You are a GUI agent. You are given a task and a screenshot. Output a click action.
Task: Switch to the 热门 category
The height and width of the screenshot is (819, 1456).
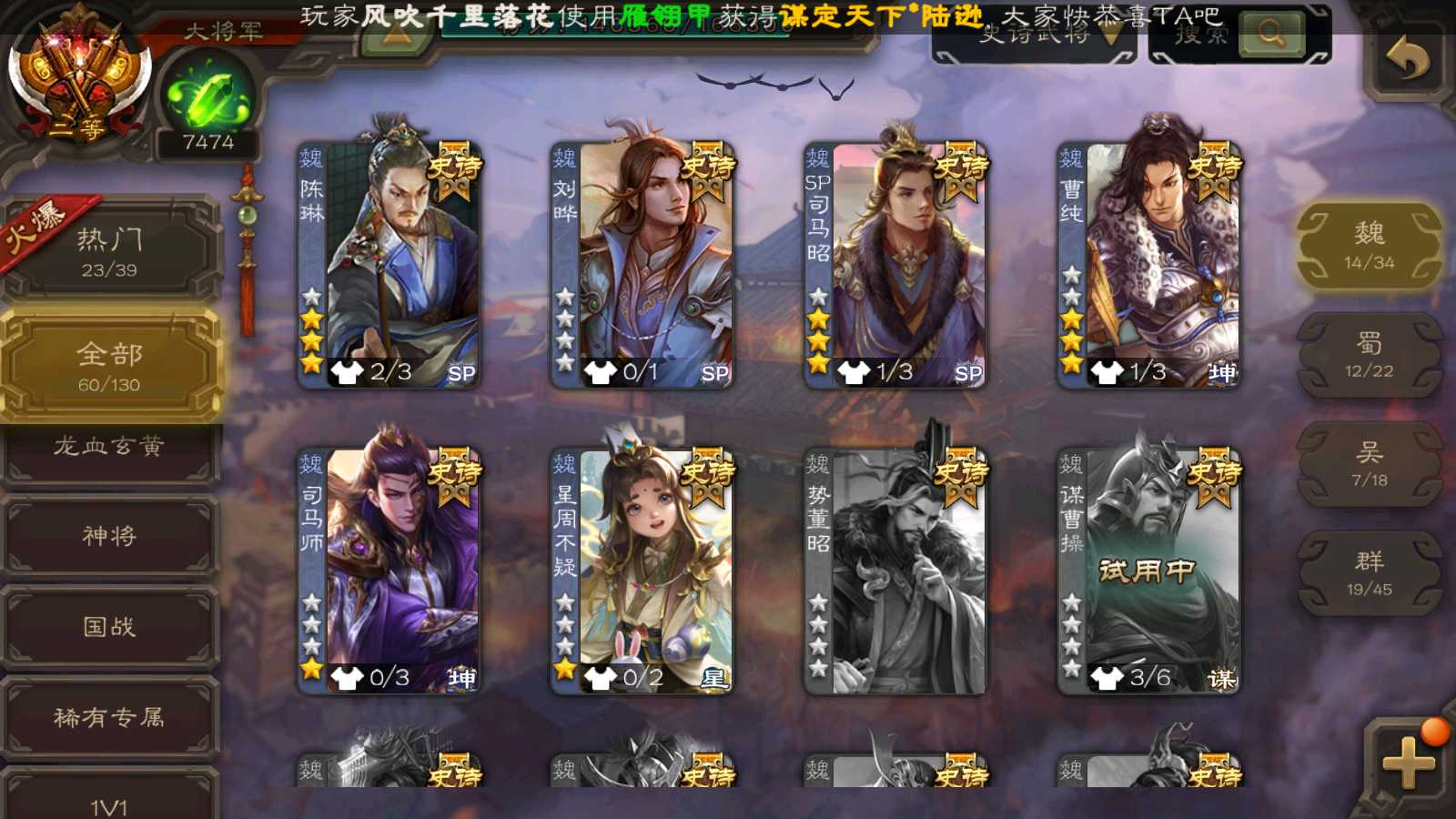(109, 252)
